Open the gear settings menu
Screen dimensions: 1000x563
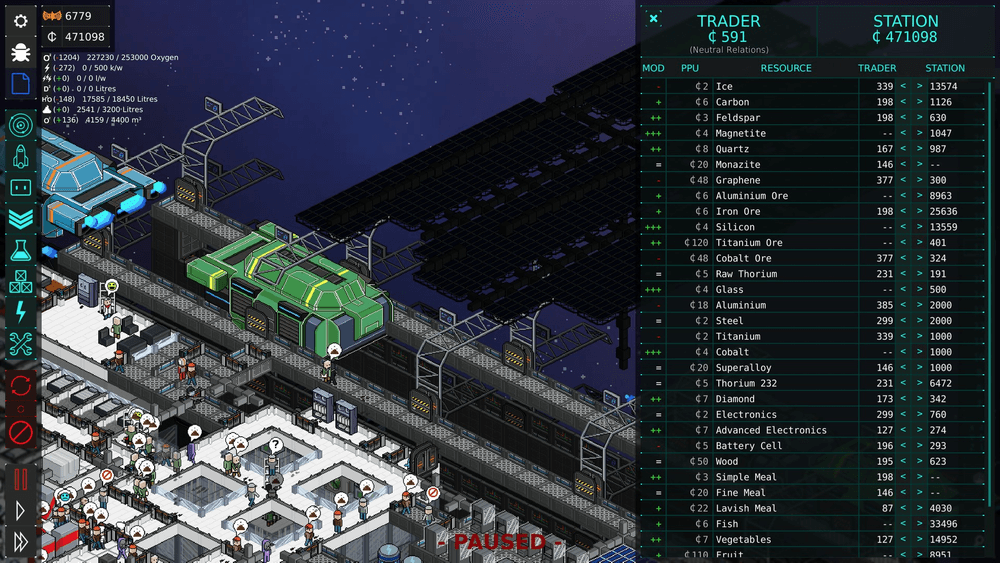[x=20, y=21]
